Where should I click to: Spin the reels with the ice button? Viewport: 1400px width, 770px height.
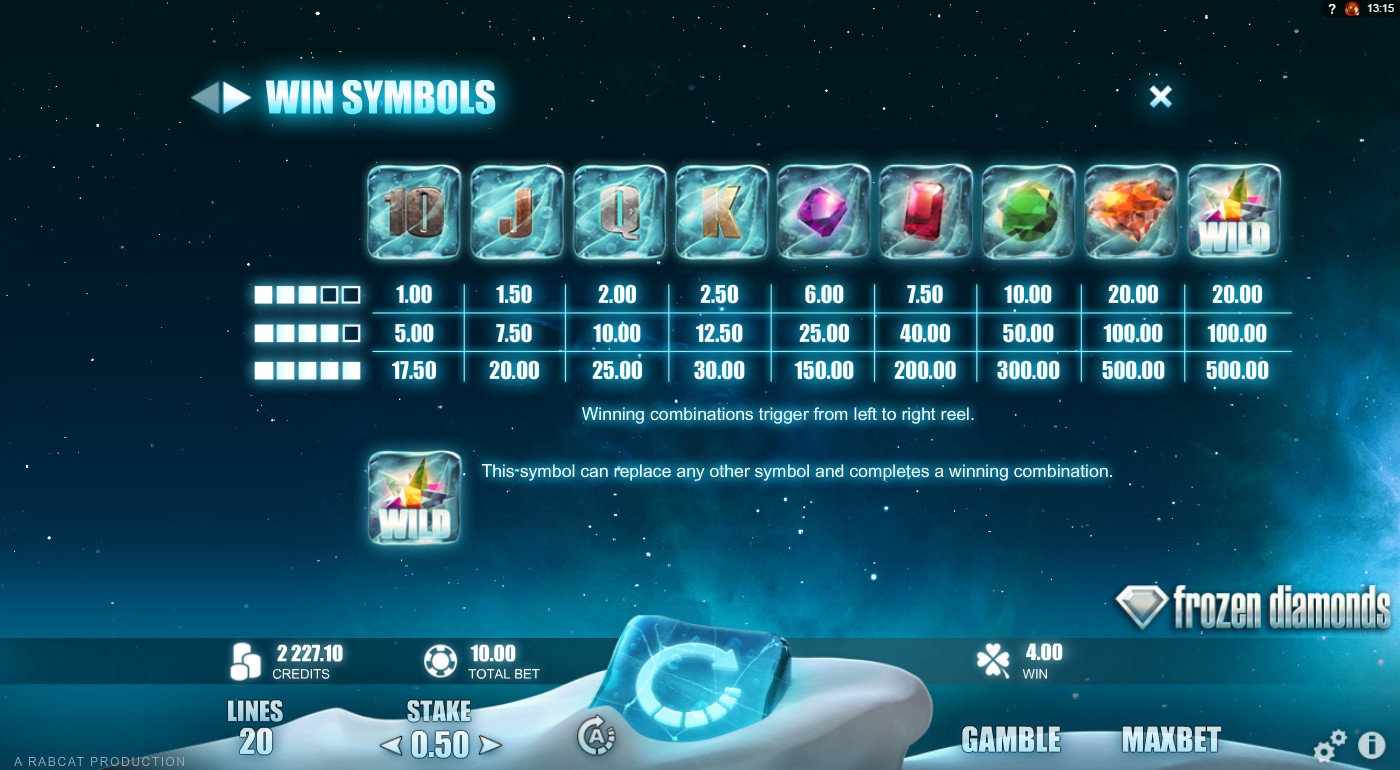pos(690,692)
